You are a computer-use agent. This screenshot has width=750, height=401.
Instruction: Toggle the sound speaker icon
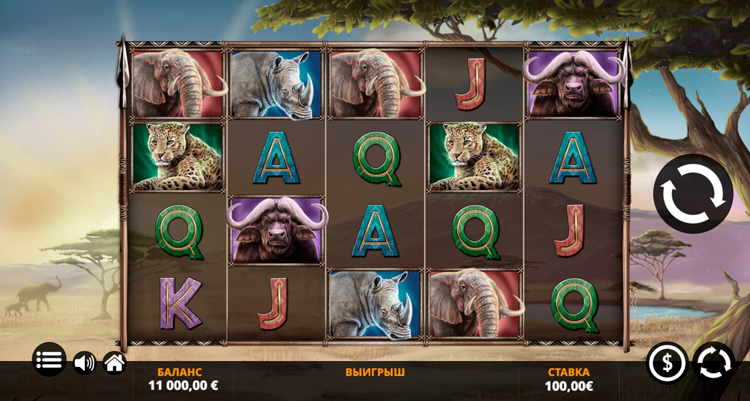84,362
